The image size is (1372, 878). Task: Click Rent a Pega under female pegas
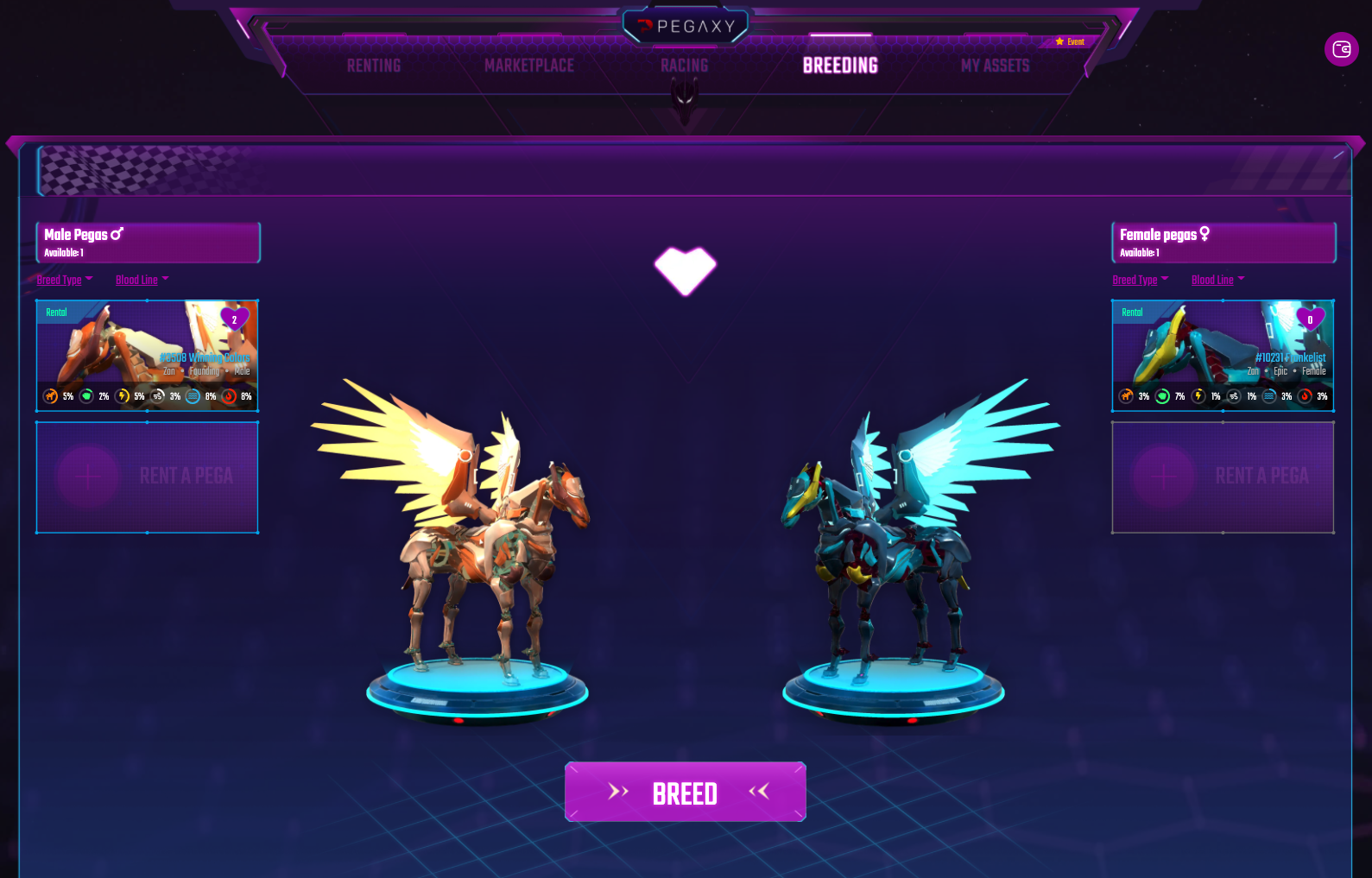coord(1223,477)
